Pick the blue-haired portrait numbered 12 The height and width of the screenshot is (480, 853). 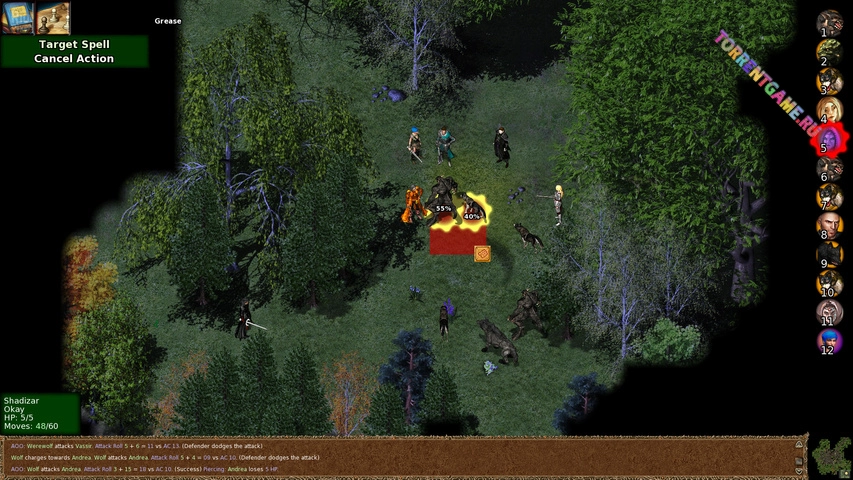(829, 342)
